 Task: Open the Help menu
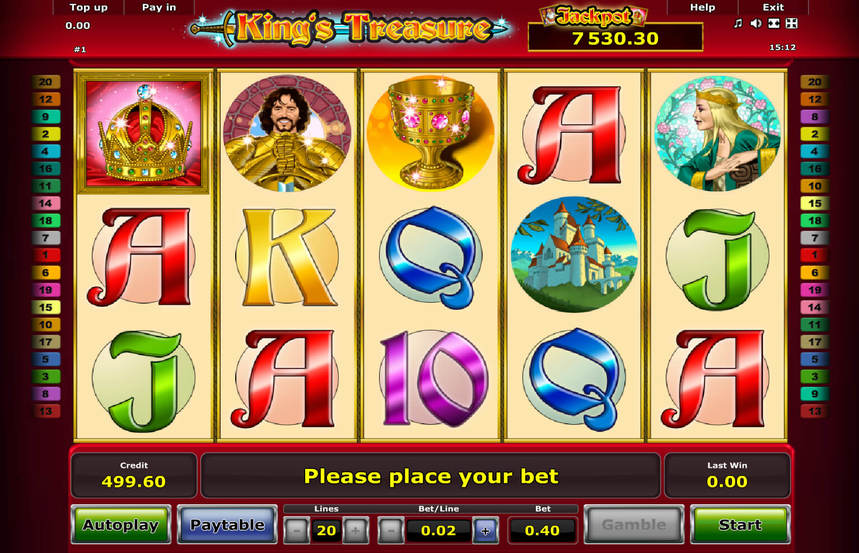pyautogui.click(x=703, y=7)
